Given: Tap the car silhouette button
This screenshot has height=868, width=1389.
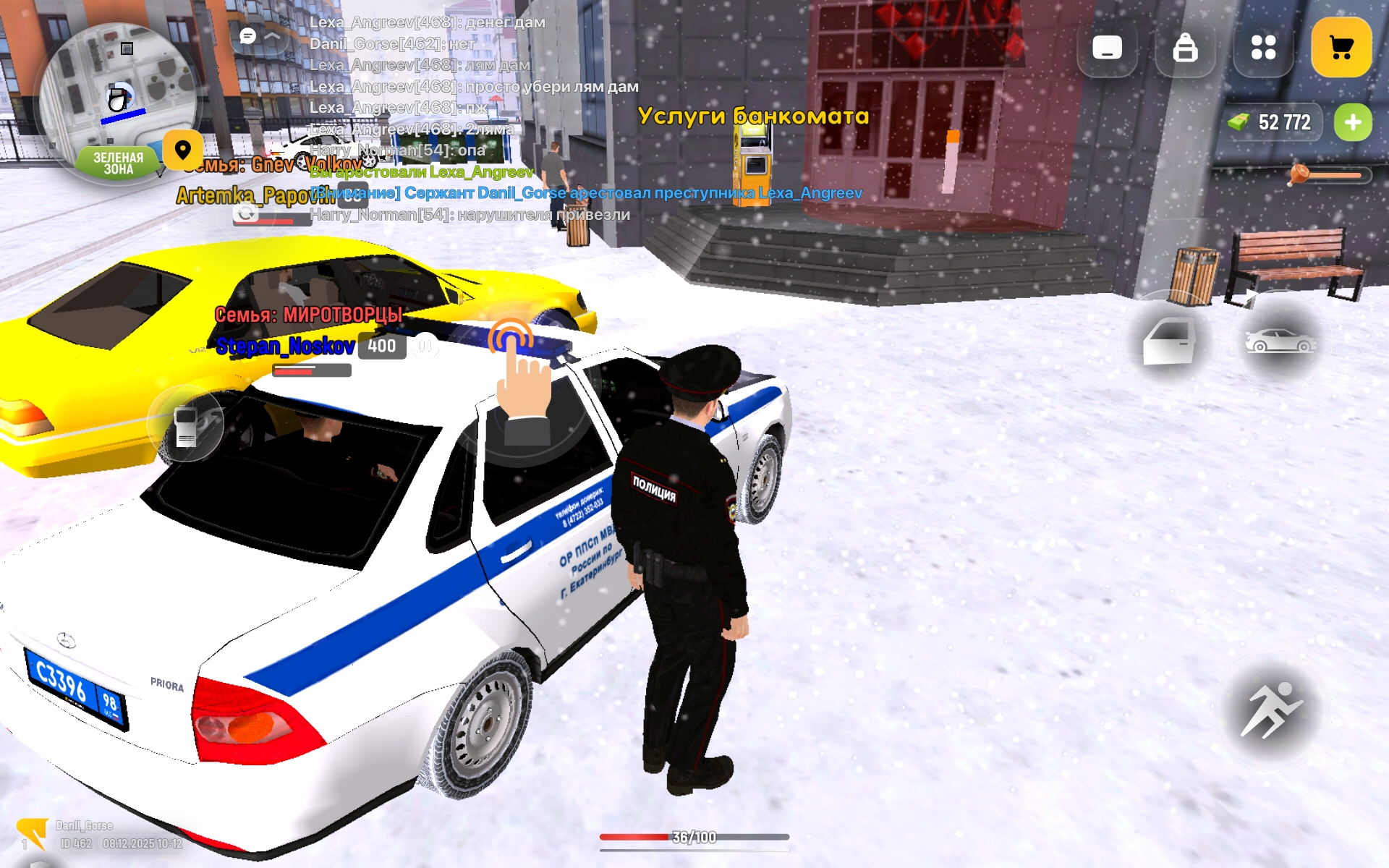Looking at the screenshot, I should click(1280, 340).
